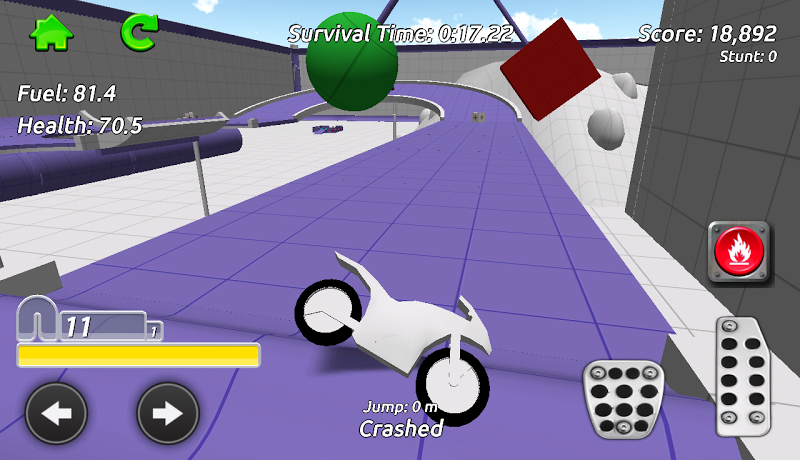Restart using the green arrow icon
Image resolution: width=800 pixels, height=460 pixels.
[x=139, y=32]
